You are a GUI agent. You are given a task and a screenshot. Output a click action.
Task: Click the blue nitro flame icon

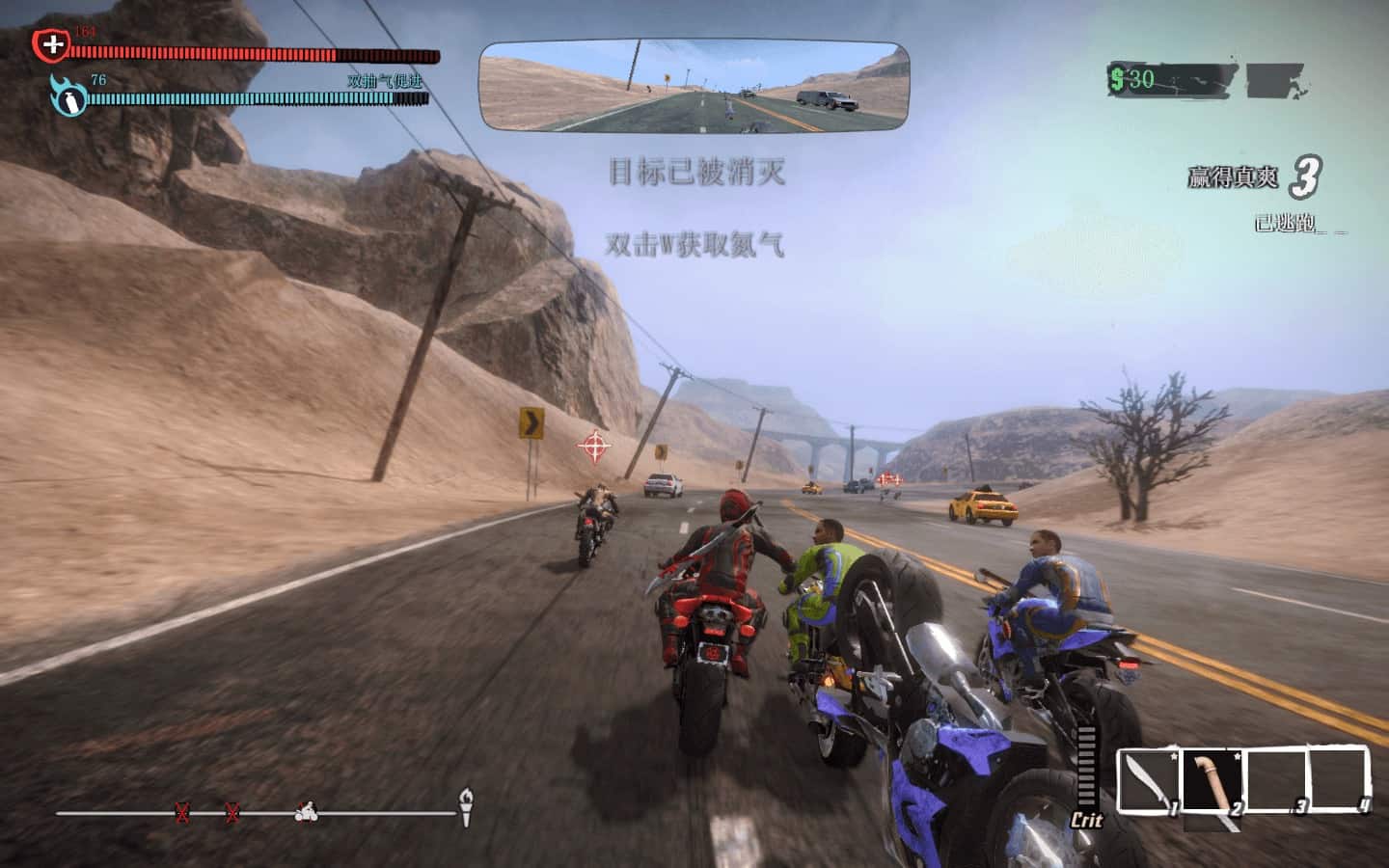[68, 95]
